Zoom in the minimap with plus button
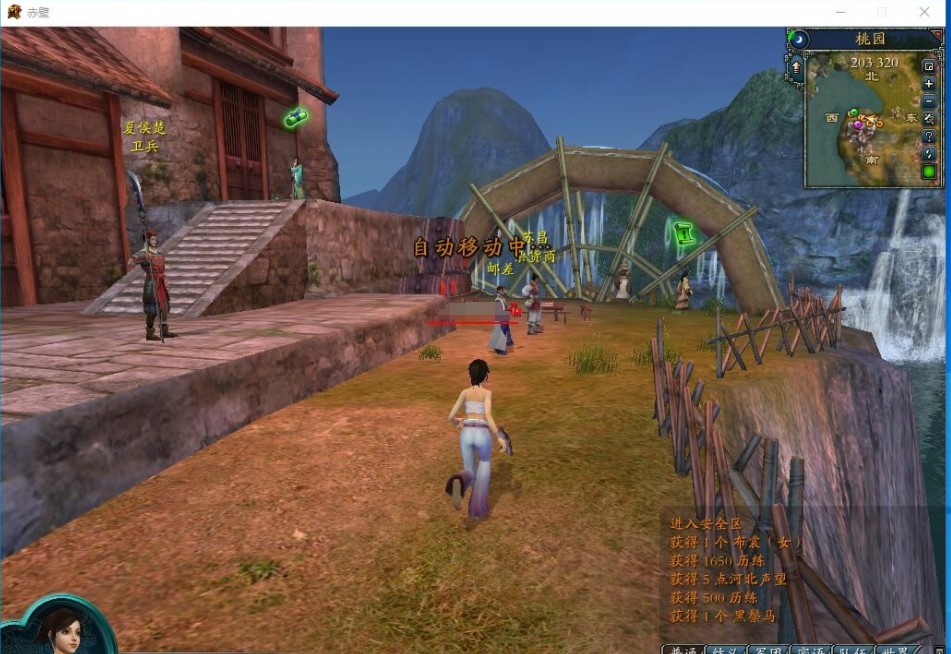This screenshot has width=951, height=654. click(929, 84)
